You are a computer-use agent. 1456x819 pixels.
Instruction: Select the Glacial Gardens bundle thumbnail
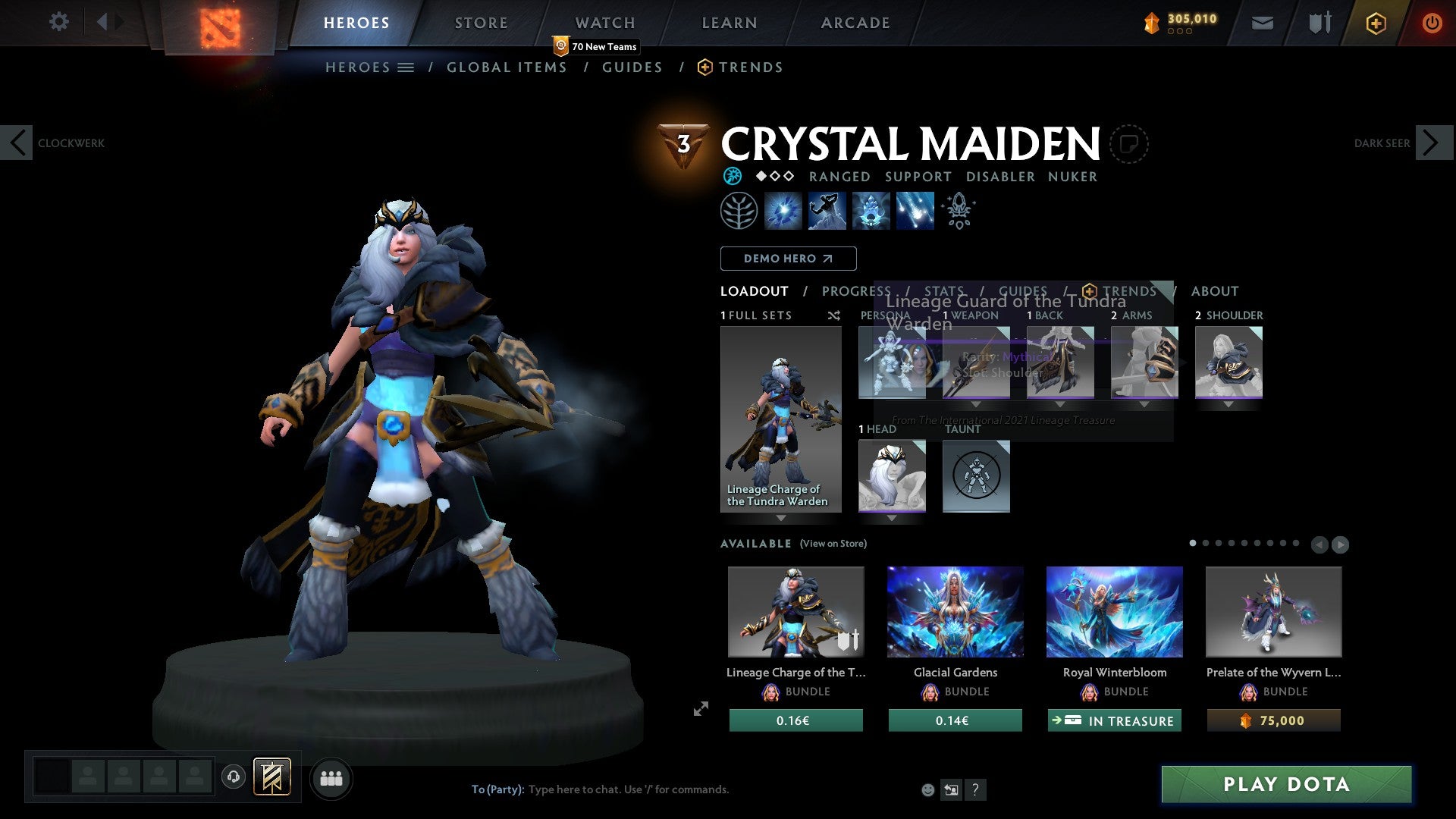point(955,612)
